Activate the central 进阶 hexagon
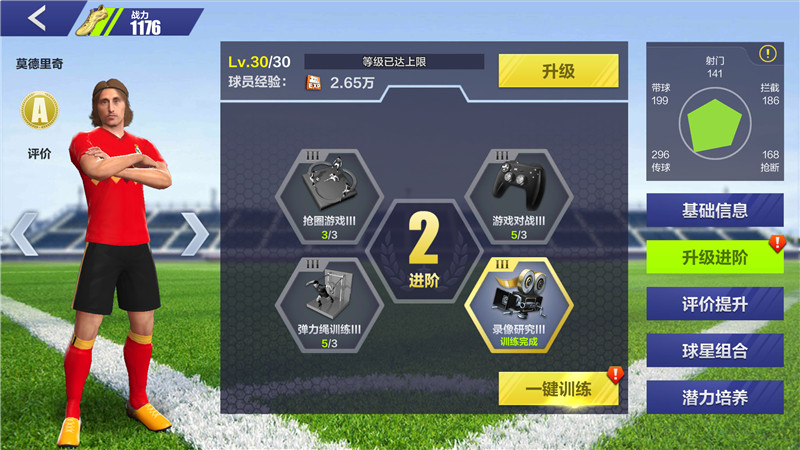 pos(424,250)
